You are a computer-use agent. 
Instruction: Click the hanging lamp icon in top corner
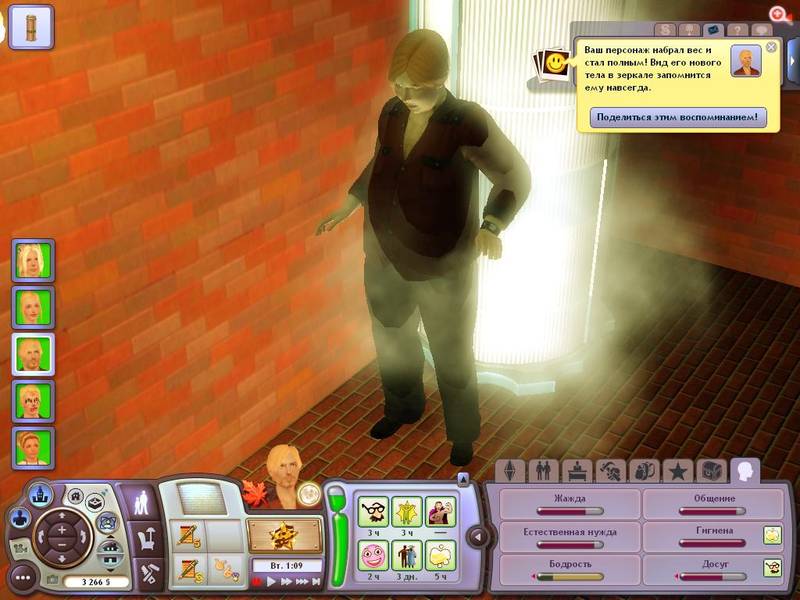[x=32, y=27]
